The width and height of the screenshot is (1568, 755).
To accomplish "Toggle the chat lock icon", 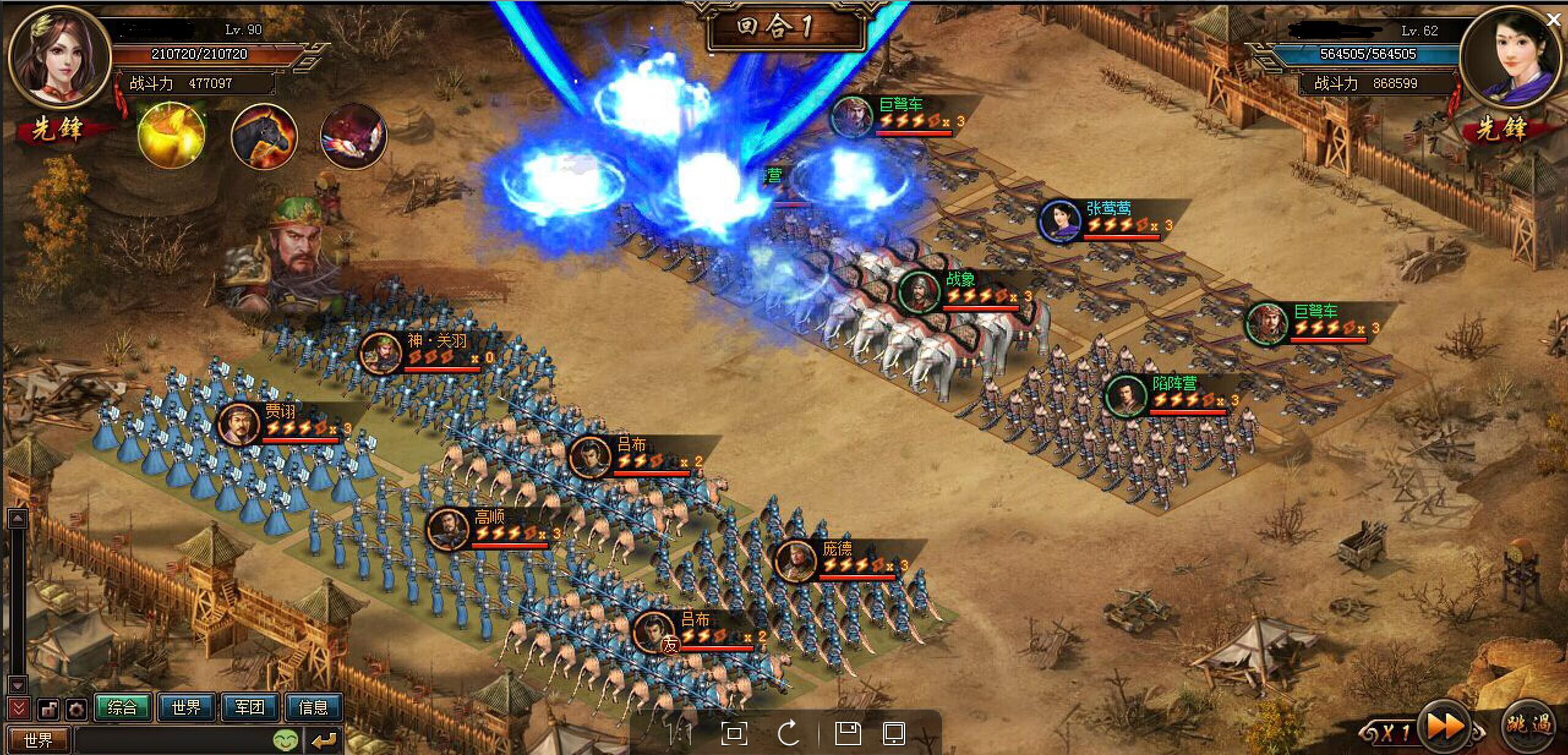I will coord(48,710).
